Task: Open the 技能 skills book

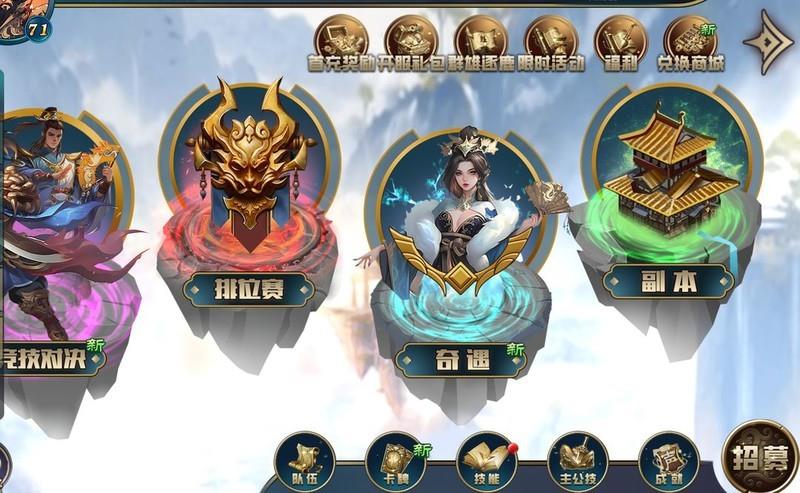Action: [x=486, y=462]
